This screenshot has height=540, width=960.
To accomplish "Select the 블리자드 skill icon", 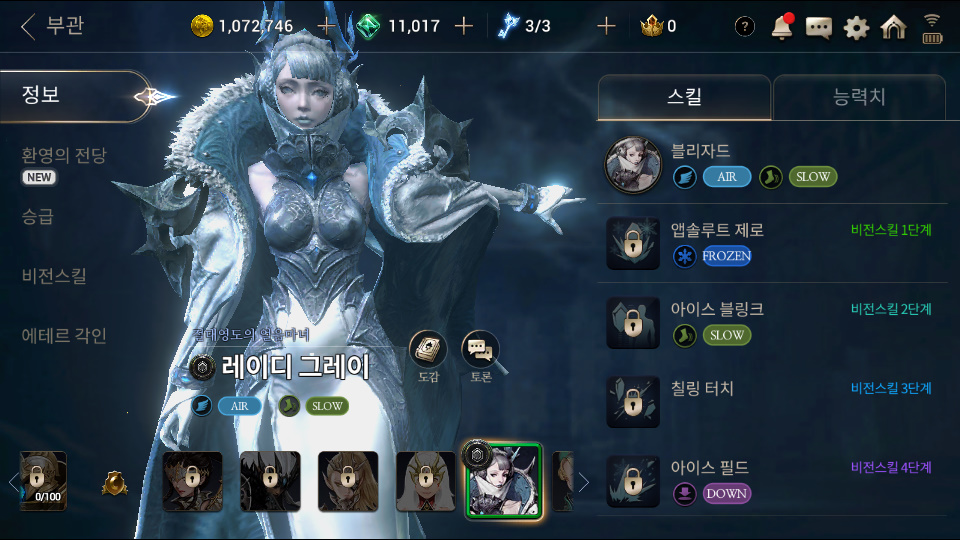I will [x=634, y=165].
